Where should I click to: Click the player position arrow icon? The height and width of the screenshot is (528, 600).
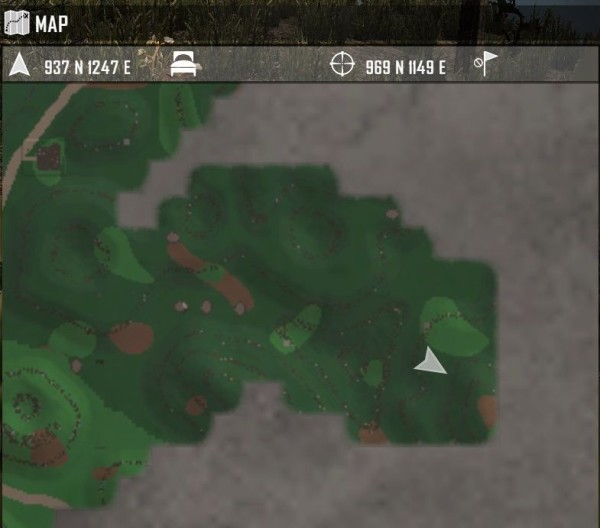click(19, 66)
